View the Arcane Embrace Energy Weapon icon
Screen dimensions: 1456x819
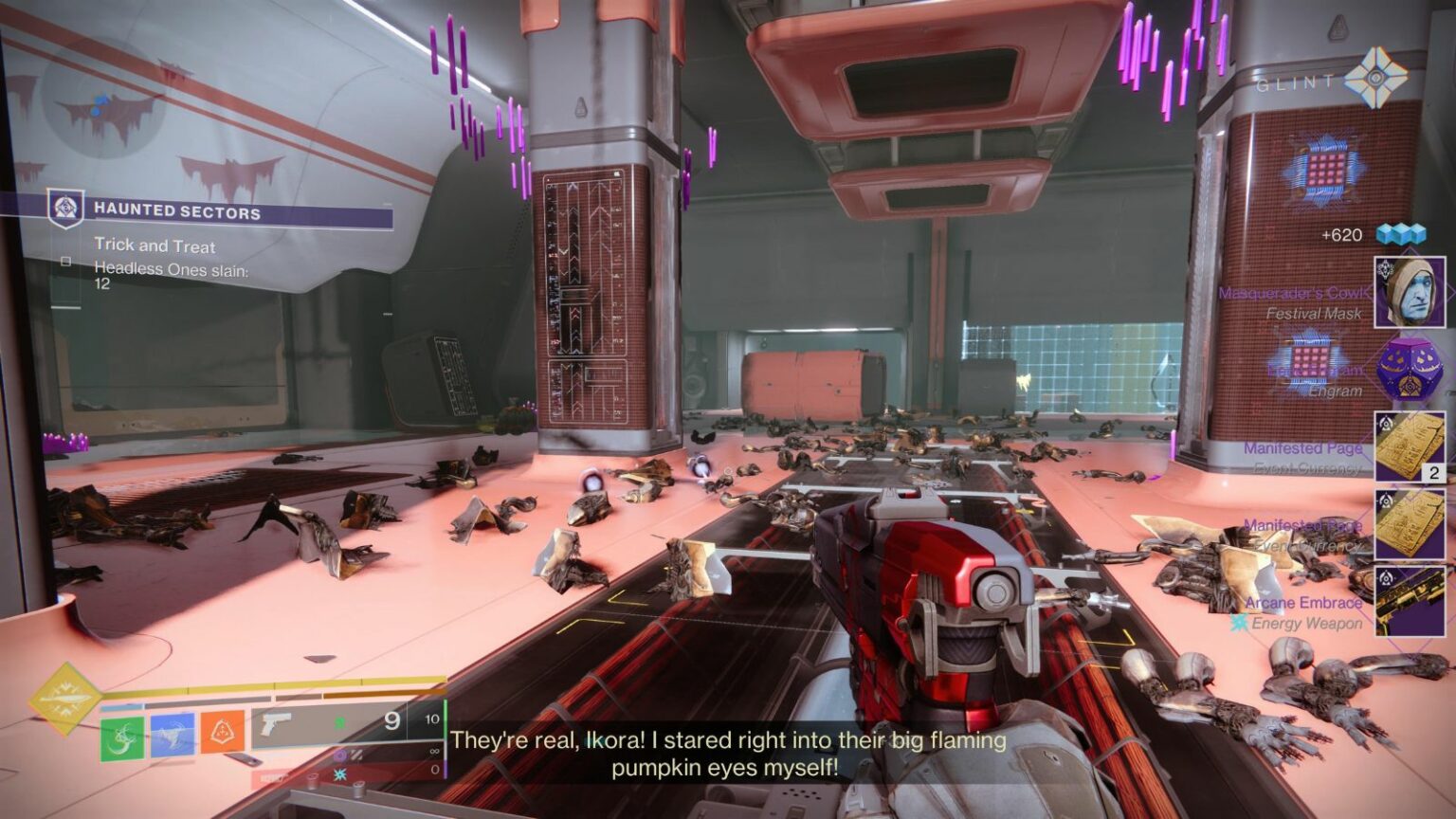coord(1410,601)
